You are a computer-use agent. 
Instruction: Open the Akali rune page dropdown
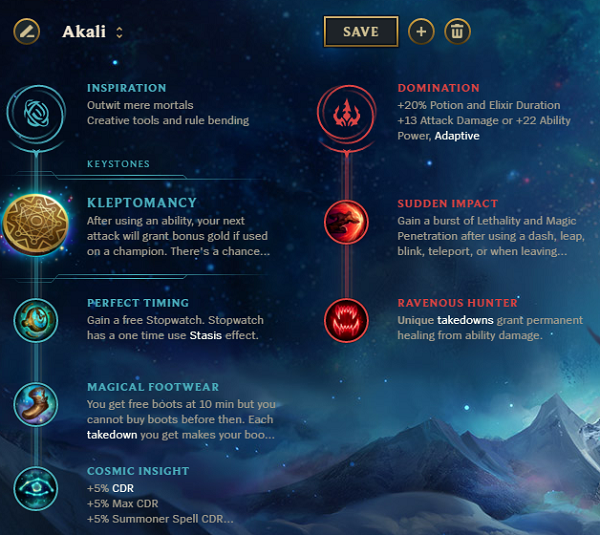click(x=119, y=32)
